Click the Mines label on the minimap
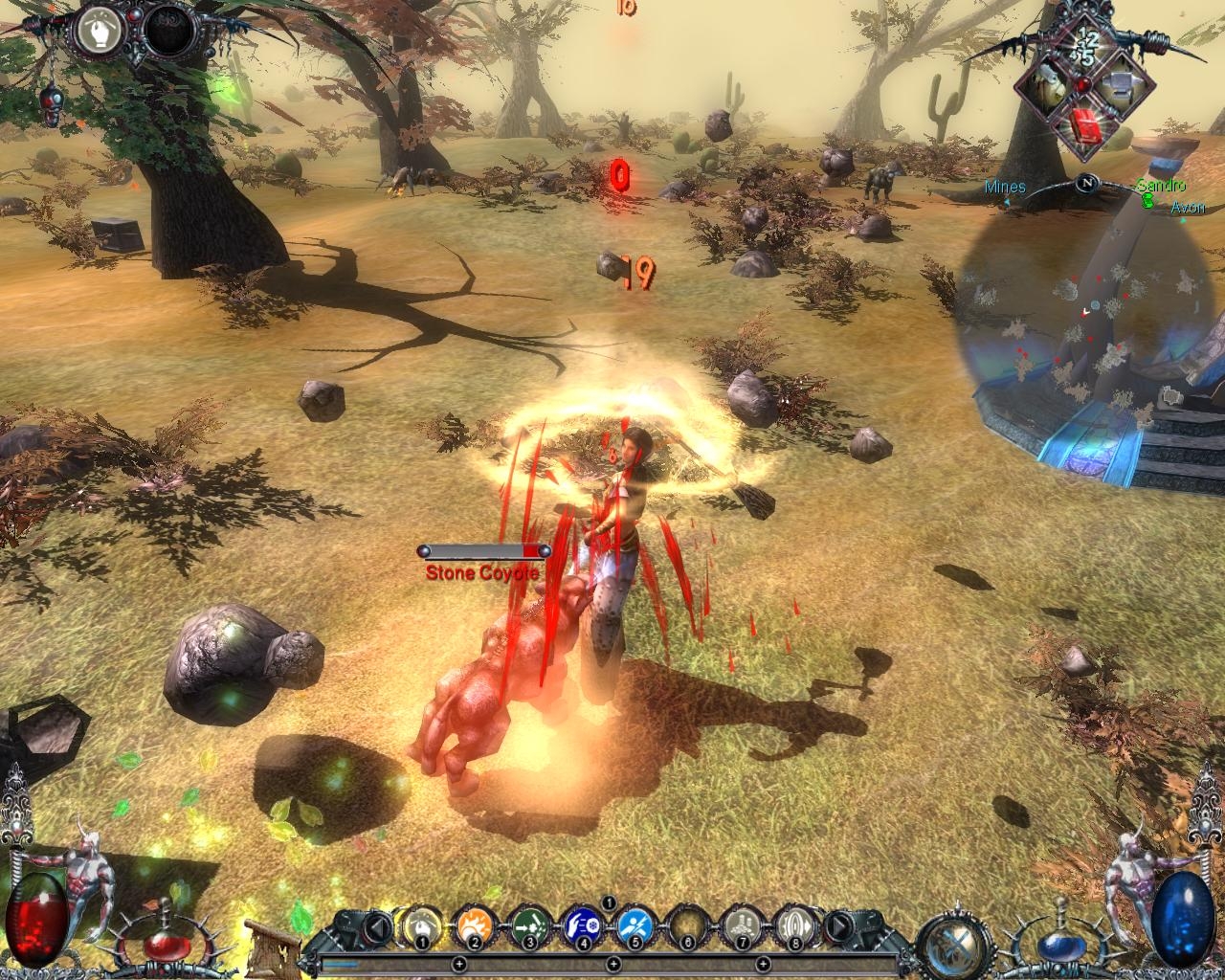Screen dimensions: 1225x980 (x=1004, y=188)
